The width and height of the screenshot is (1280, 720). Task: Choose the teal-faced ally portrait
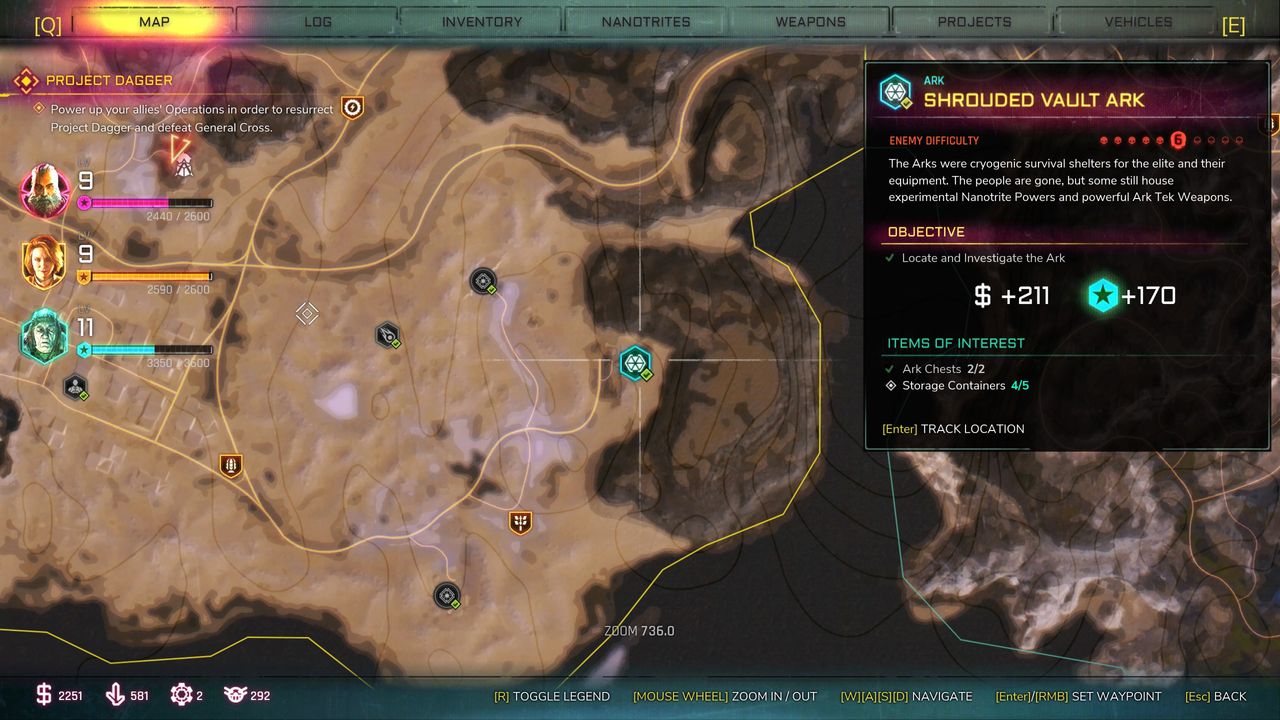(46, 337)
